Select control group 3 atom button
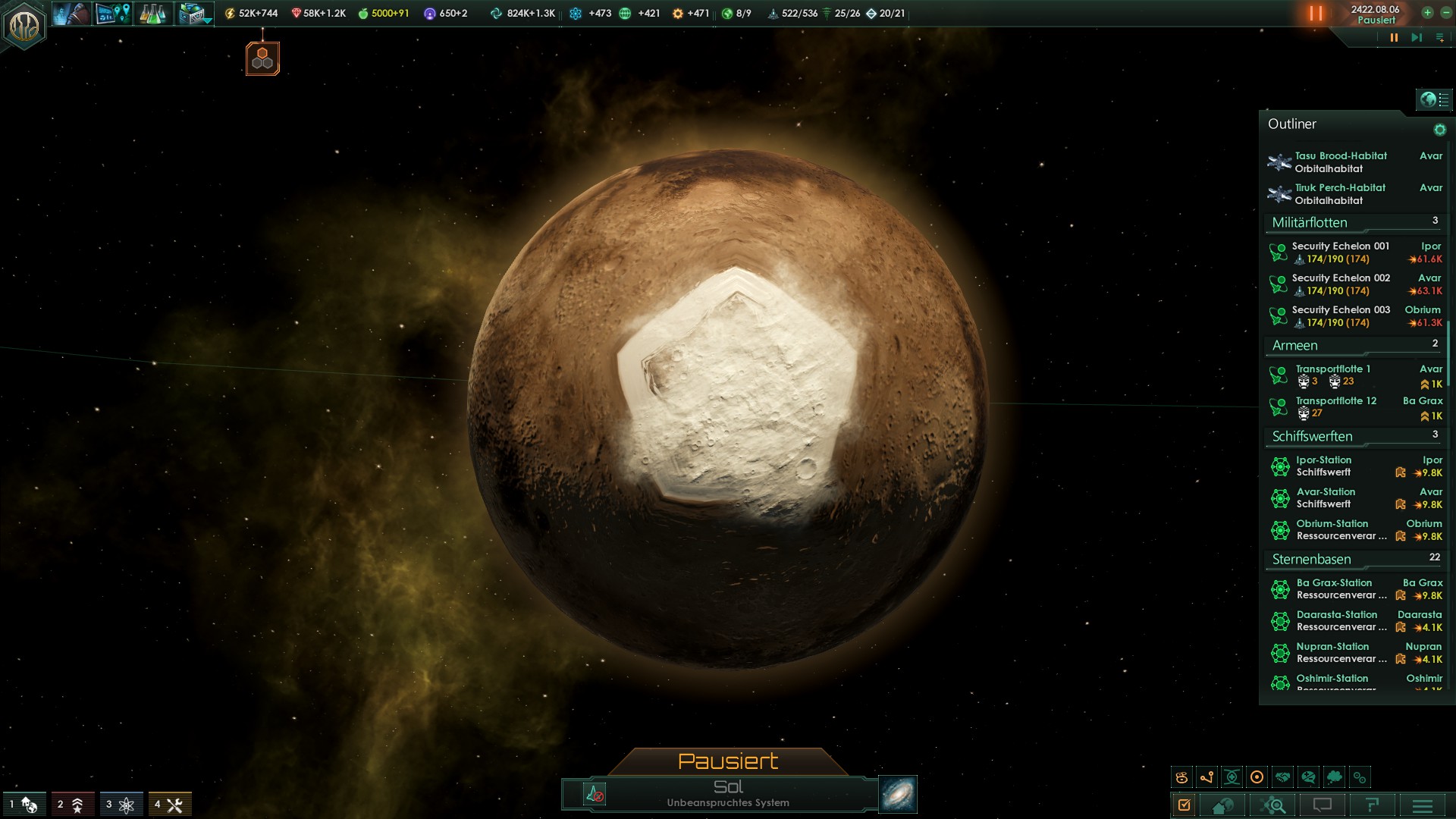The width and height of the screenshot is (1456, 819). point(121,805)
